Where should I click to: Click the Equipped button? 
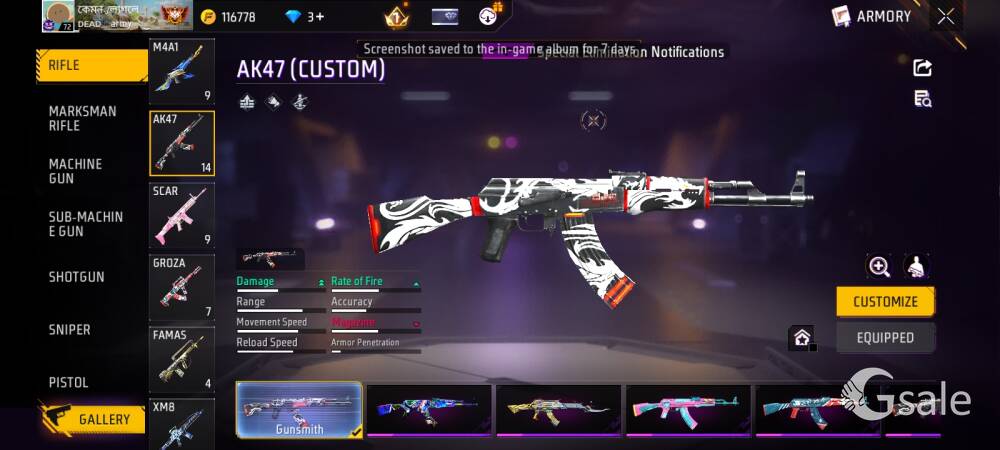click(885, 338)
